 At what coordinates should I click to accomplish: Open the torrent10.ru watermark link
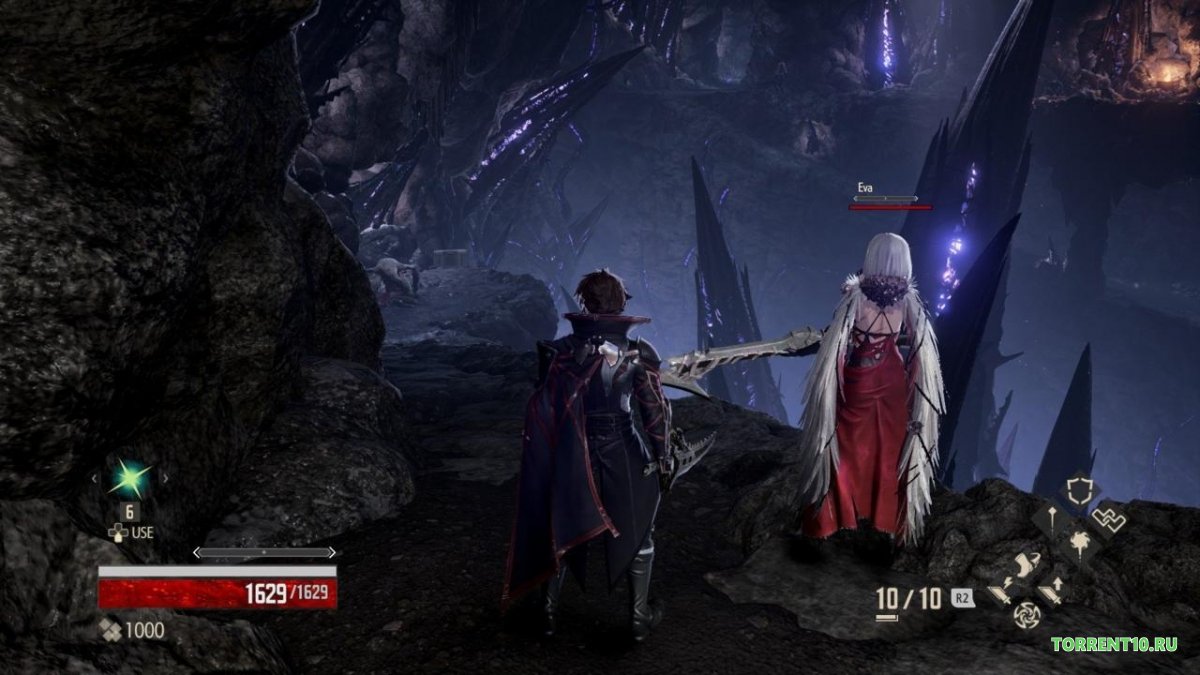tap(1113, 644)
